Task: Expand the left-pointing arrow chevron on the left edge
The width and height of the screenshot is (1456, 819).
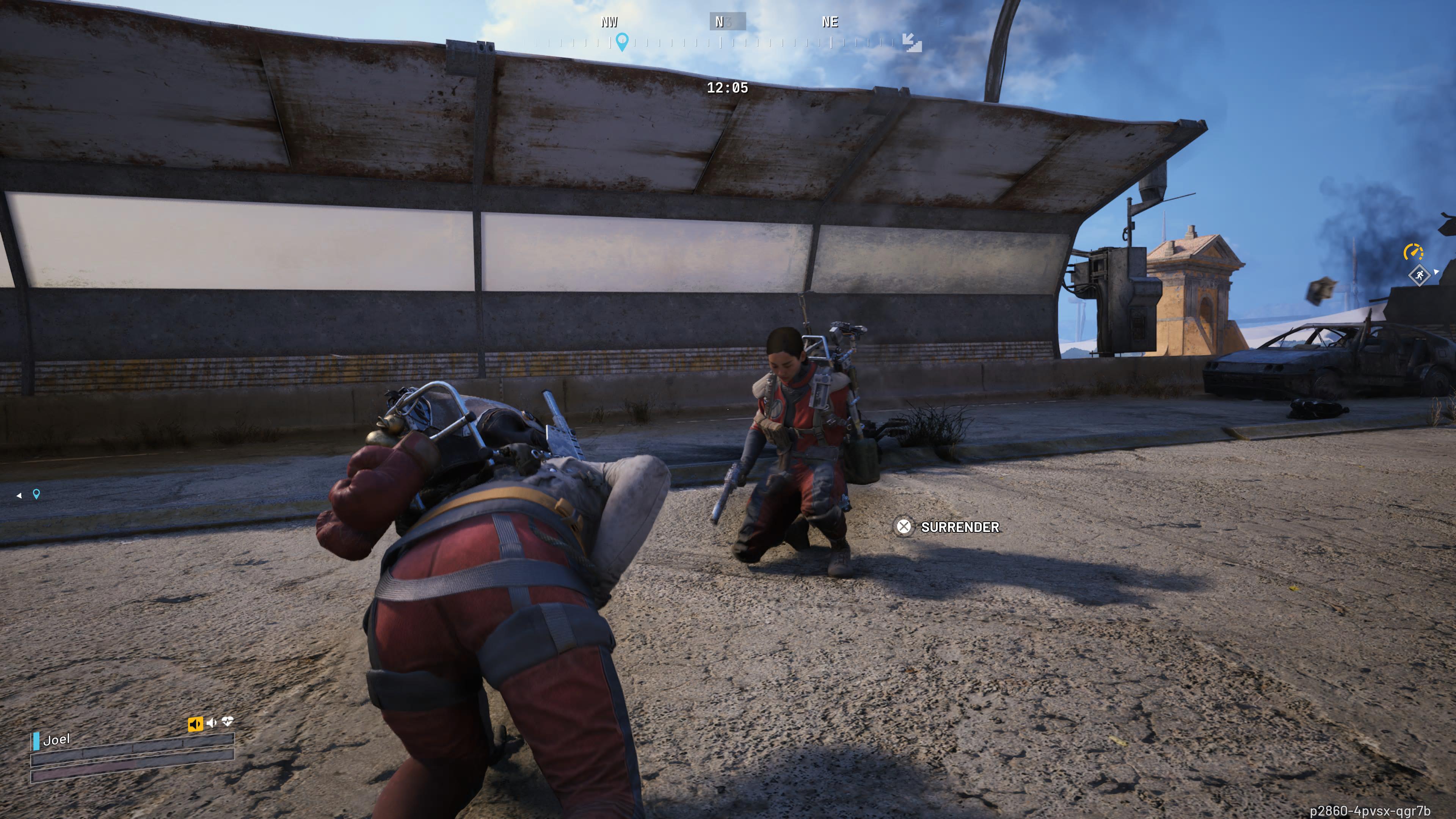Action: 19,496
